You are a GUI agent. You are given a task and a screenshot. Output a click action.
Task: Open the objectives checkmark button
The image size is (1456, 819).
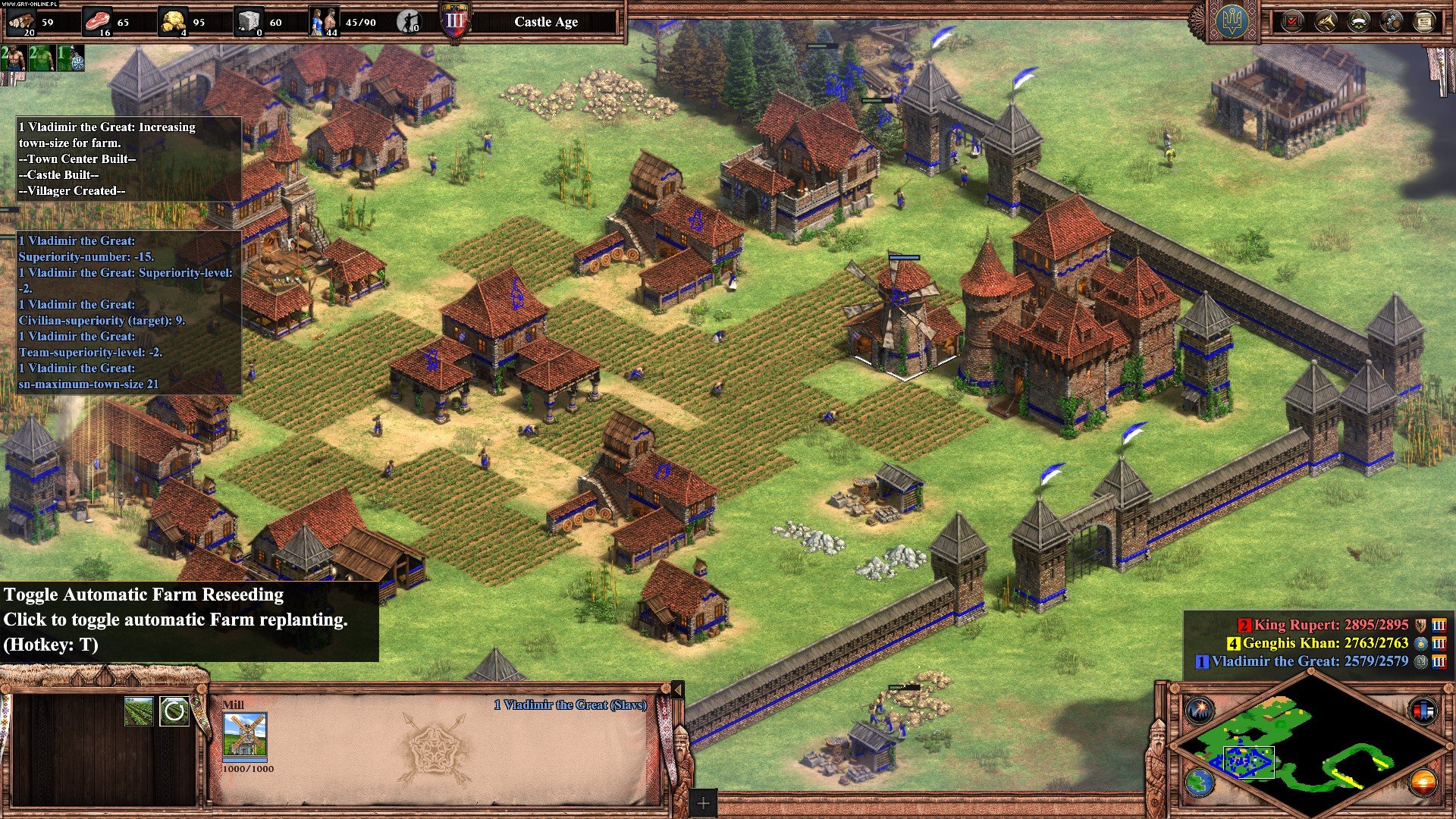[x=1292, y=21]
